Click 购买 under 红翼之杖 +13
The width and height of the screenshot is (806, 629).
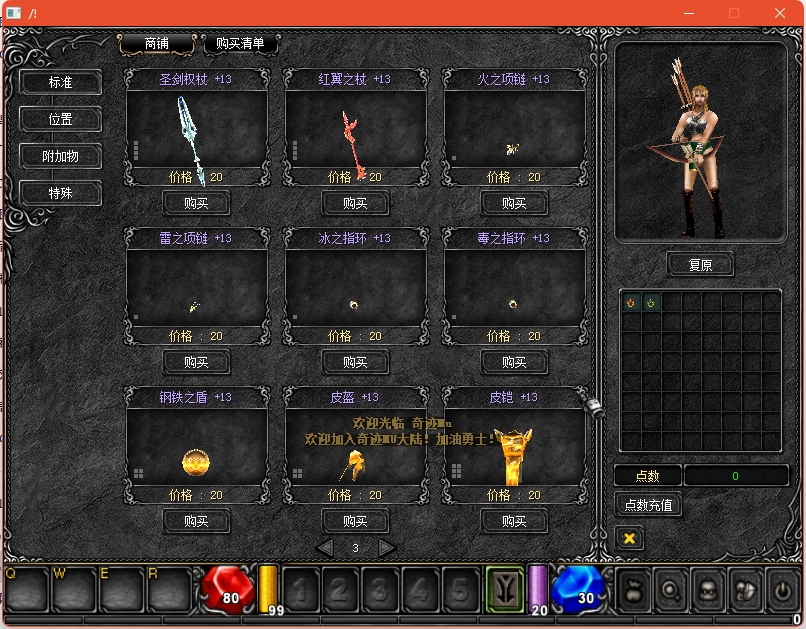(355, 203)
